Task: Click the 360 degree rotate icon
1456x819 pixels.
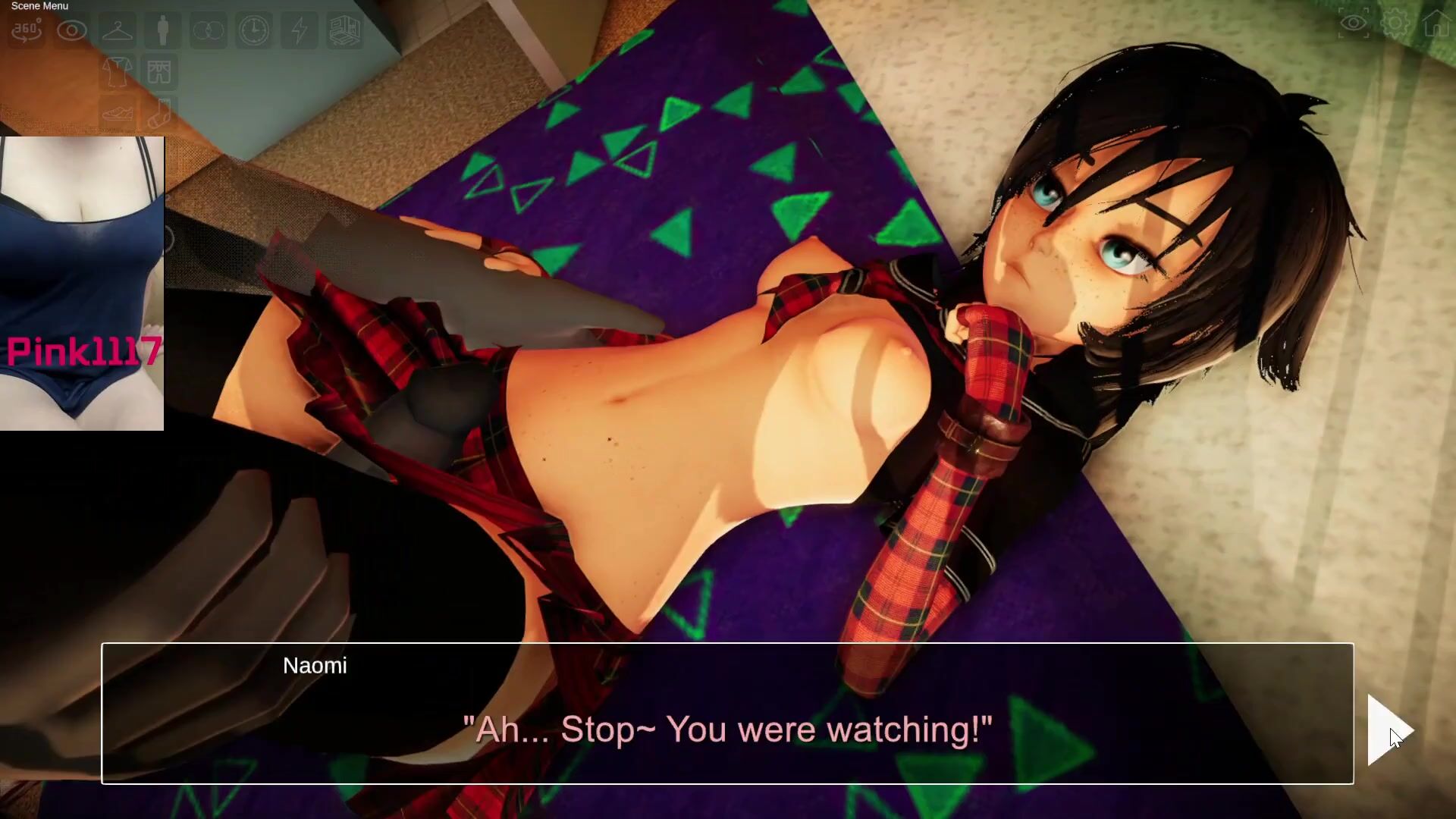Action: pos(27,30)
